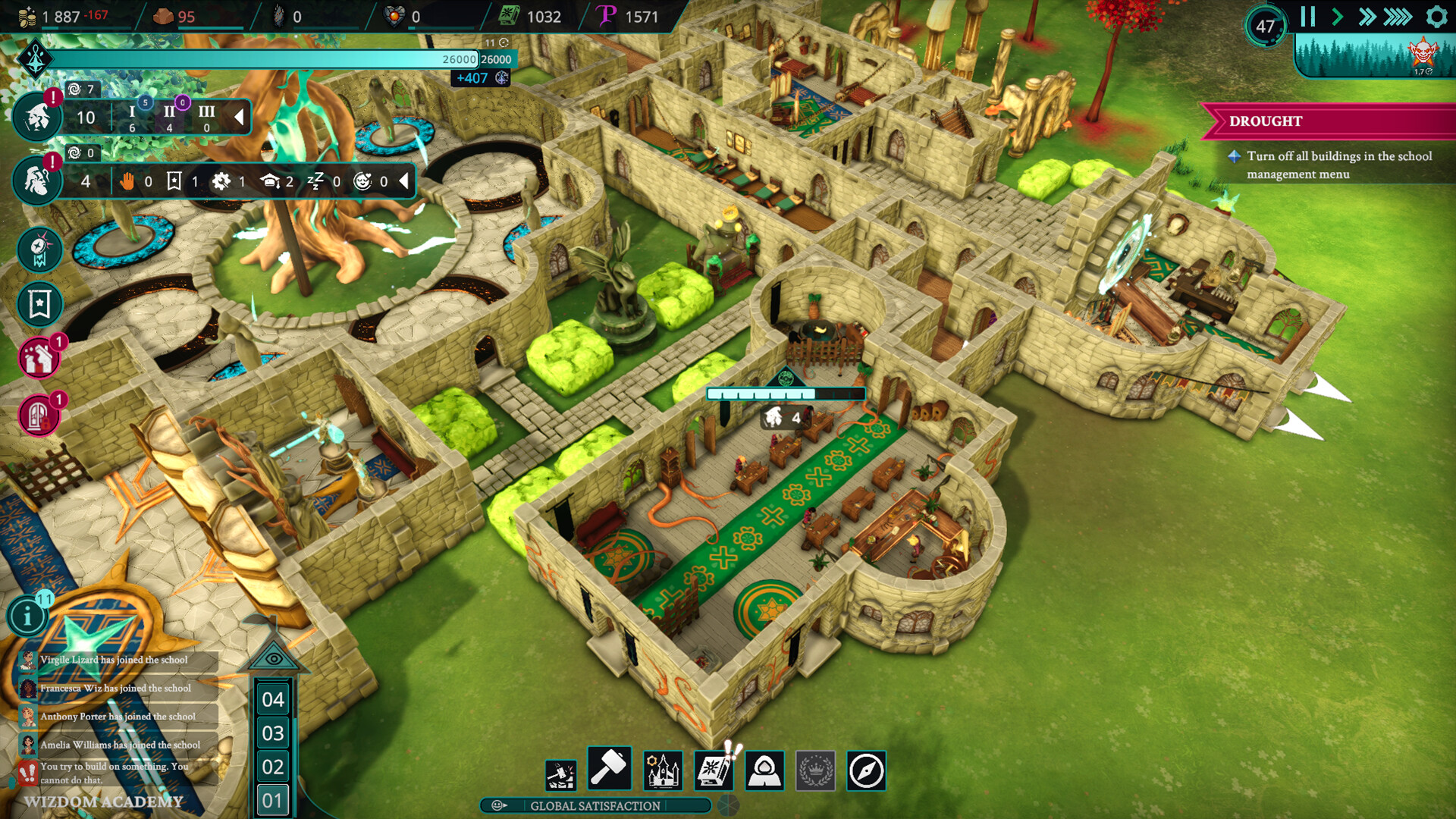Screen dimensions: 1456x819
Task: Open the school management castle menu
Action: pyautogui.click(x=663, y=771)
